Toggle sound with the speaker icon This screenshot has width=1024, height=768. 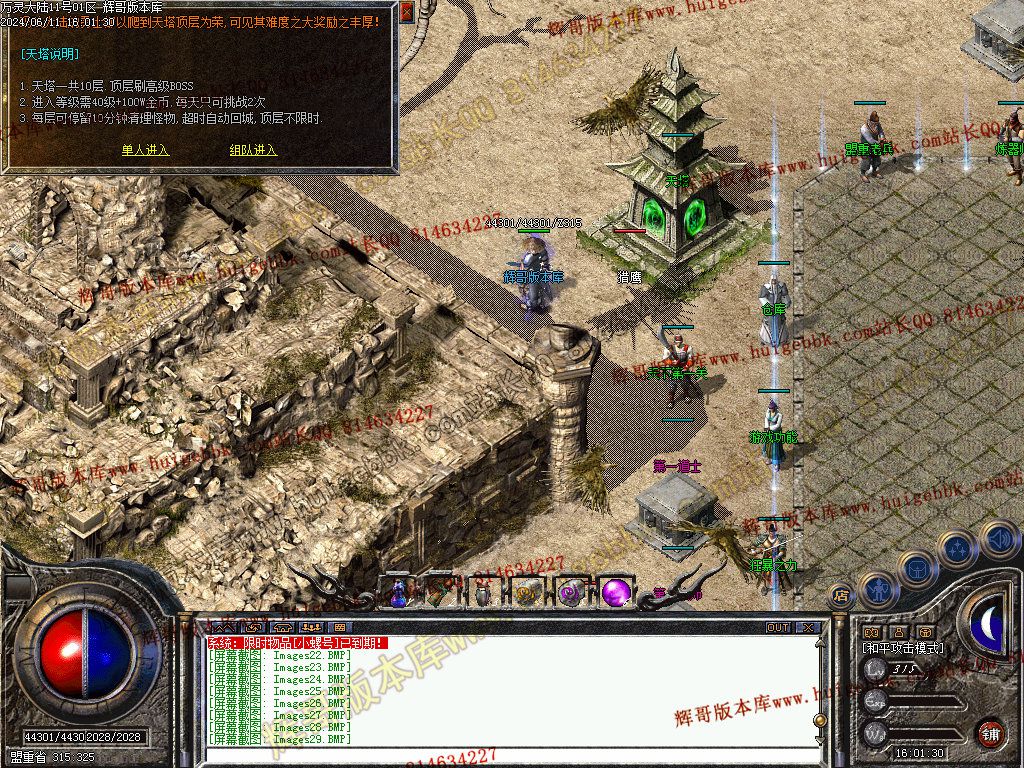(x=998, y=538)
